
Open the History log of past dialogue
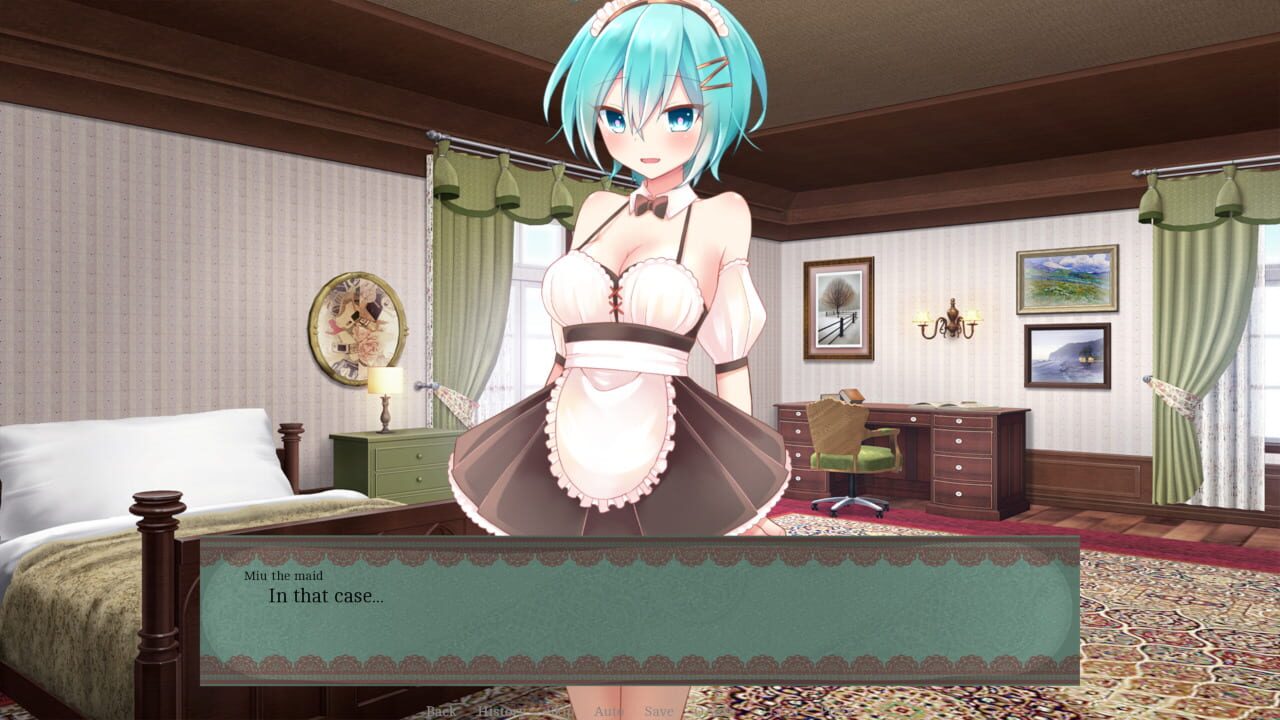click(x=497, y=711)
